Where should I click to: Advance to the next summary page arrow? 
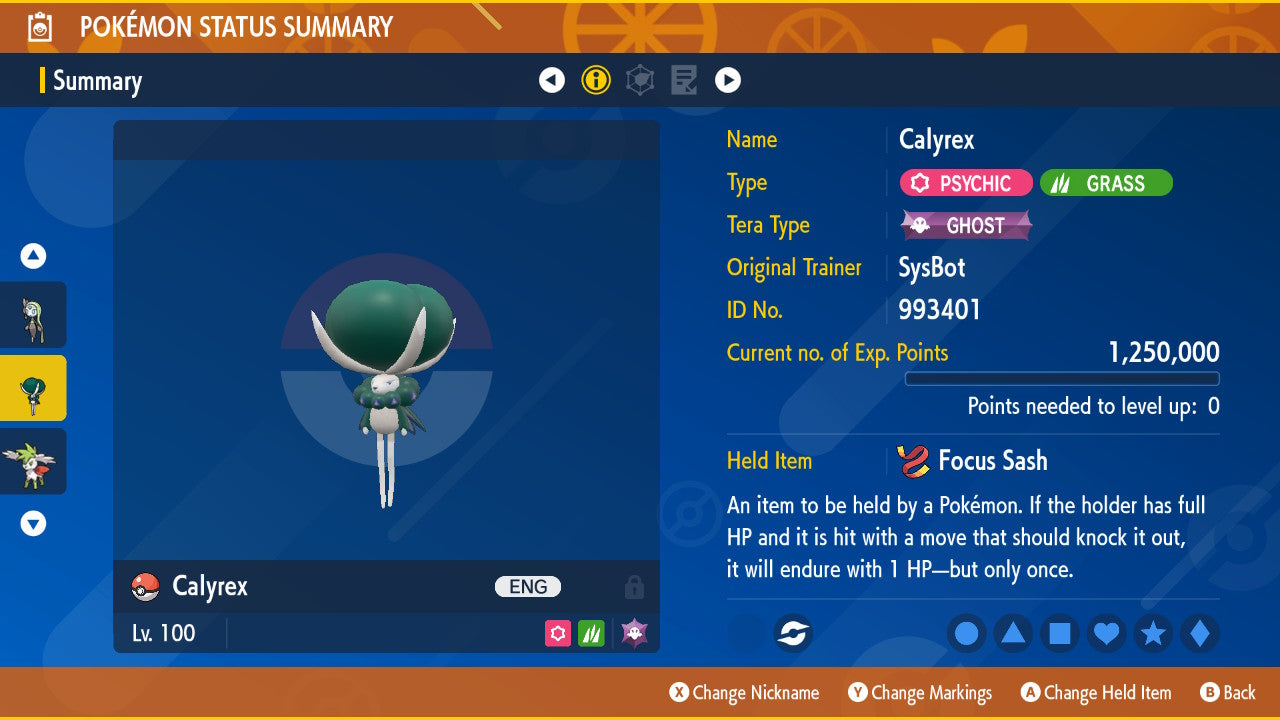(x=727, y=80)
